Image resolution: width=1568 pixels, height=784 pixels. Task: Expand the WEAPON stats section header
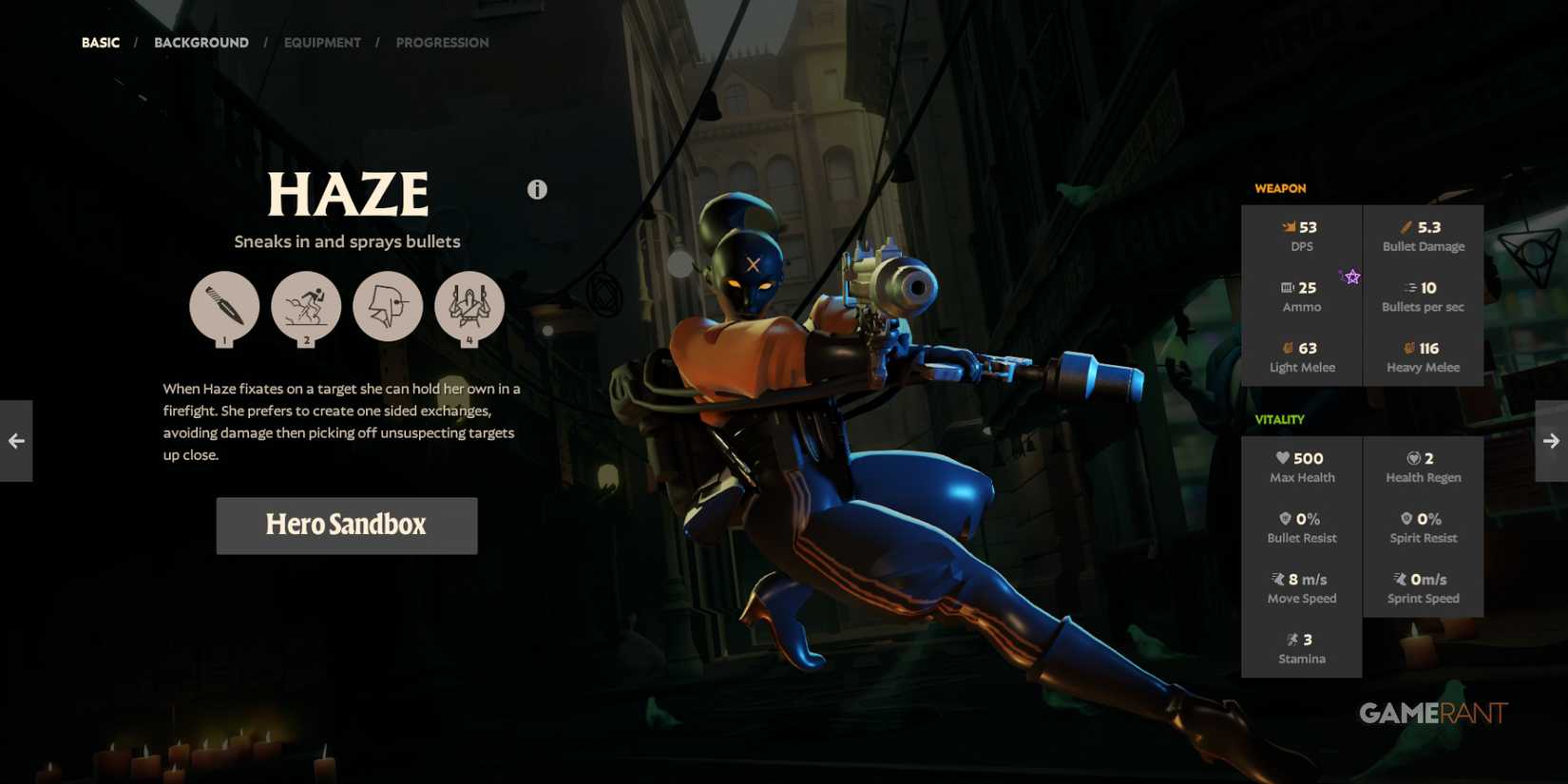click(x=1279, y=188)
